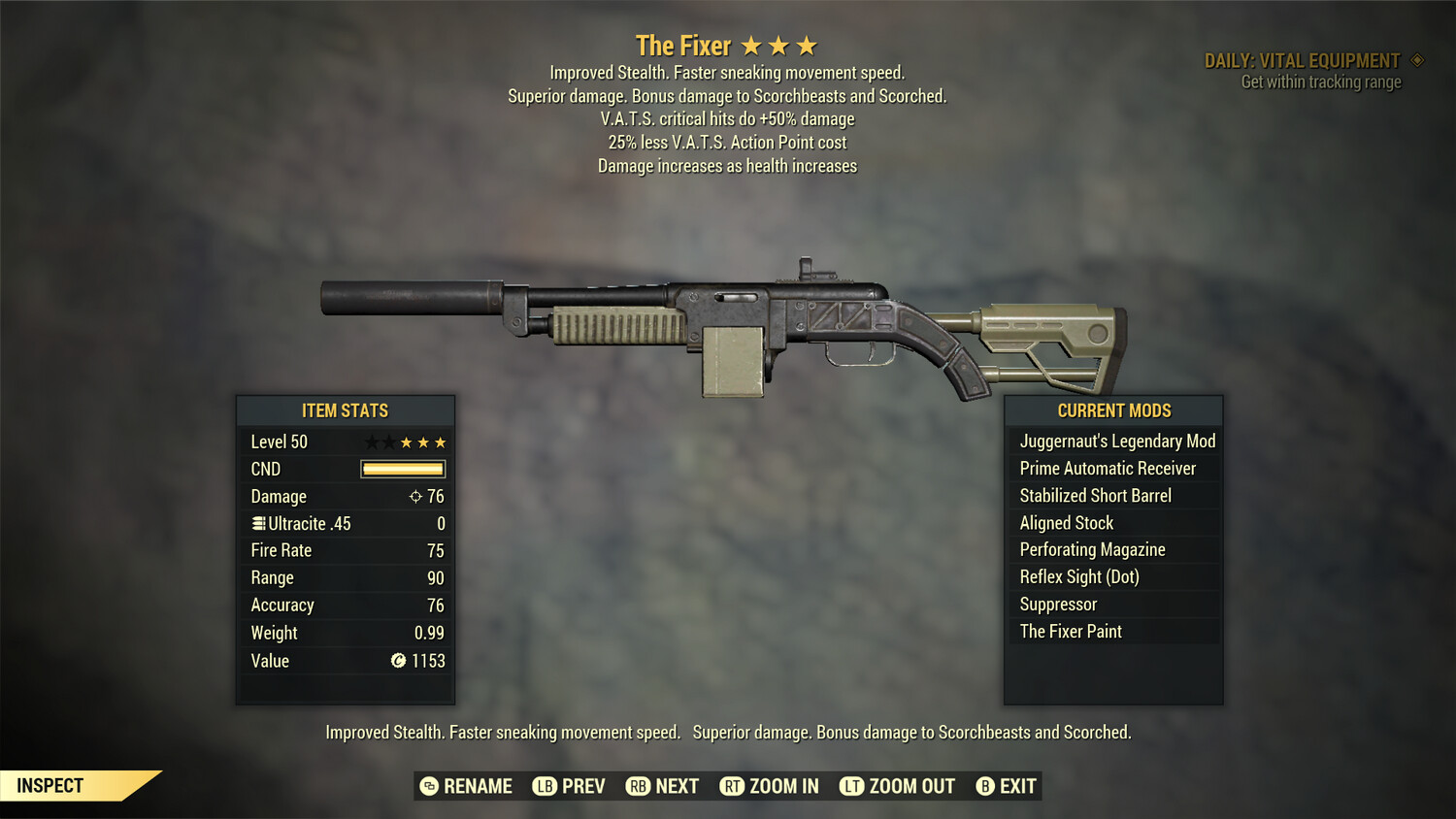This screenshot has width=1456, height=819.
Task: Click the rename controller button icon
Action: tap(428, 786)
